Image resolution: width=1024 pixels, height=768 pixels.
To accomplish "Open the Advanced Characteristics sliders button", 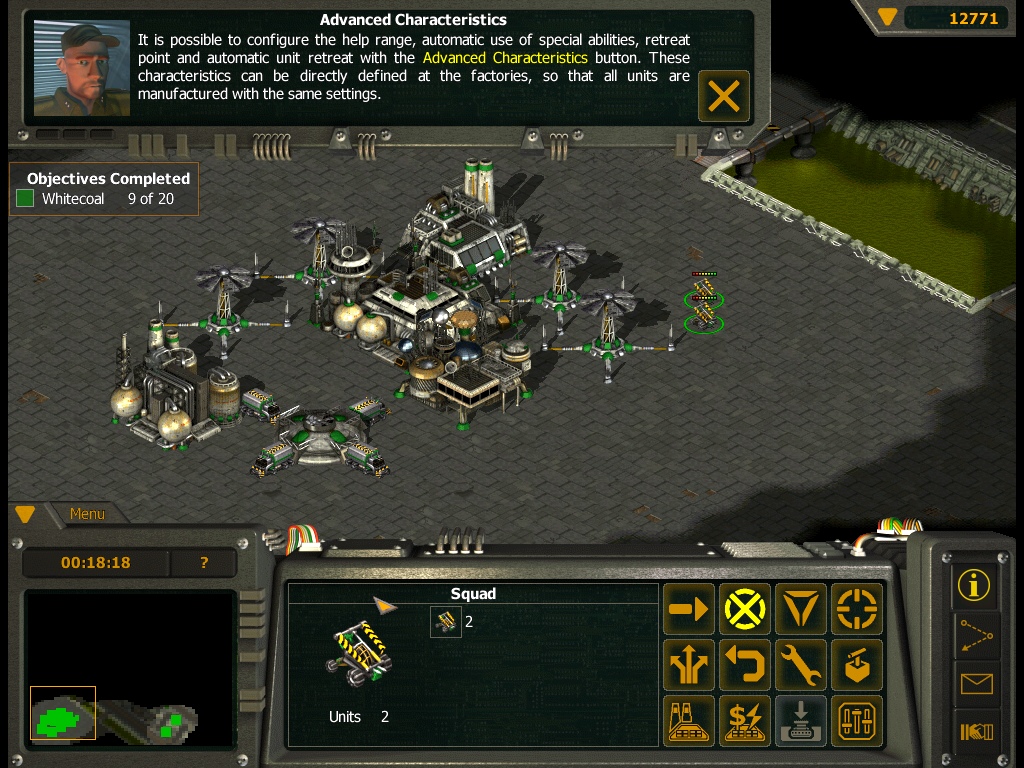I will (857, 721).
